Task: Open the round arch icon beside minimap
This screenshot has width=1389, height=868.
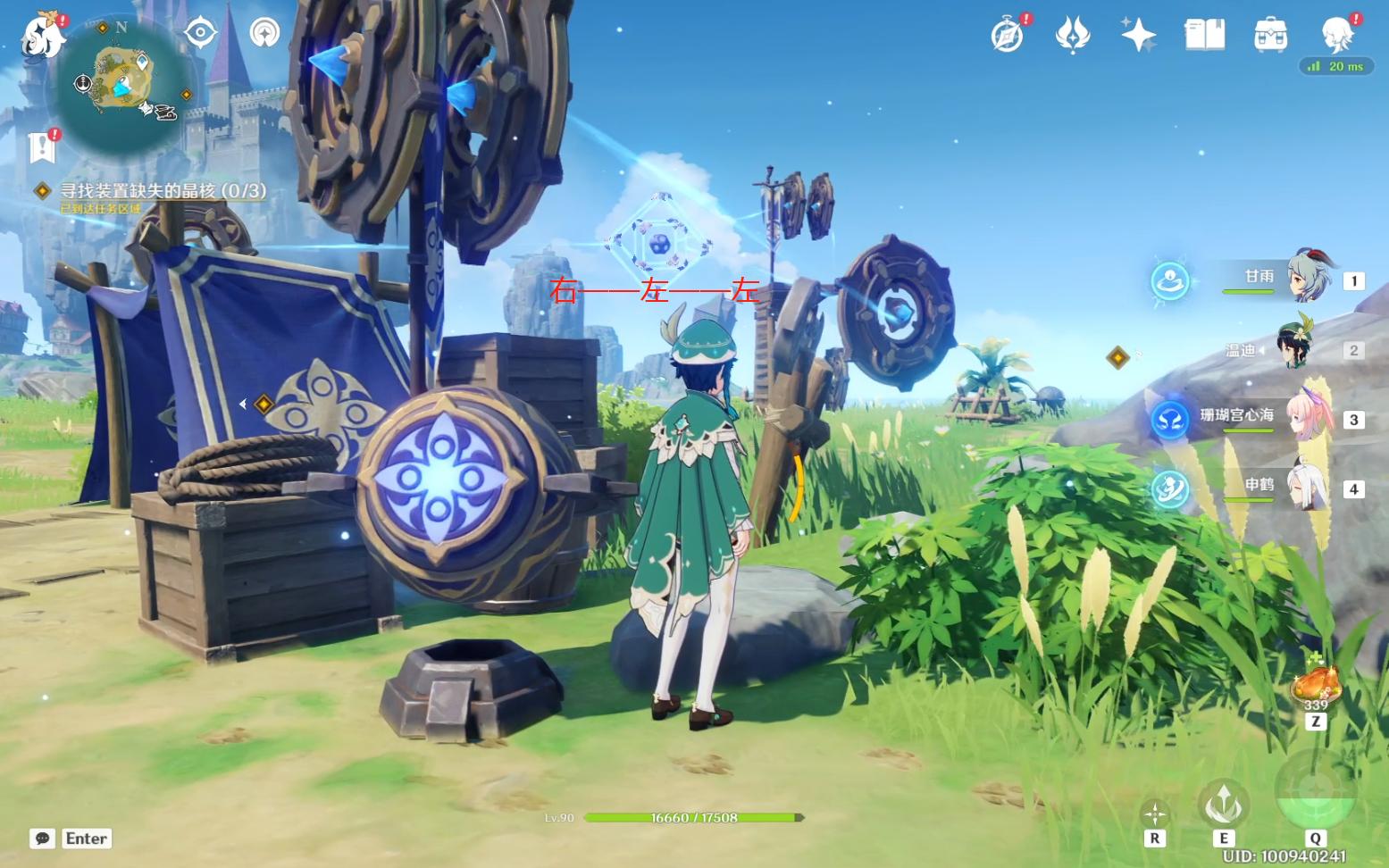Action: point(264,34)
